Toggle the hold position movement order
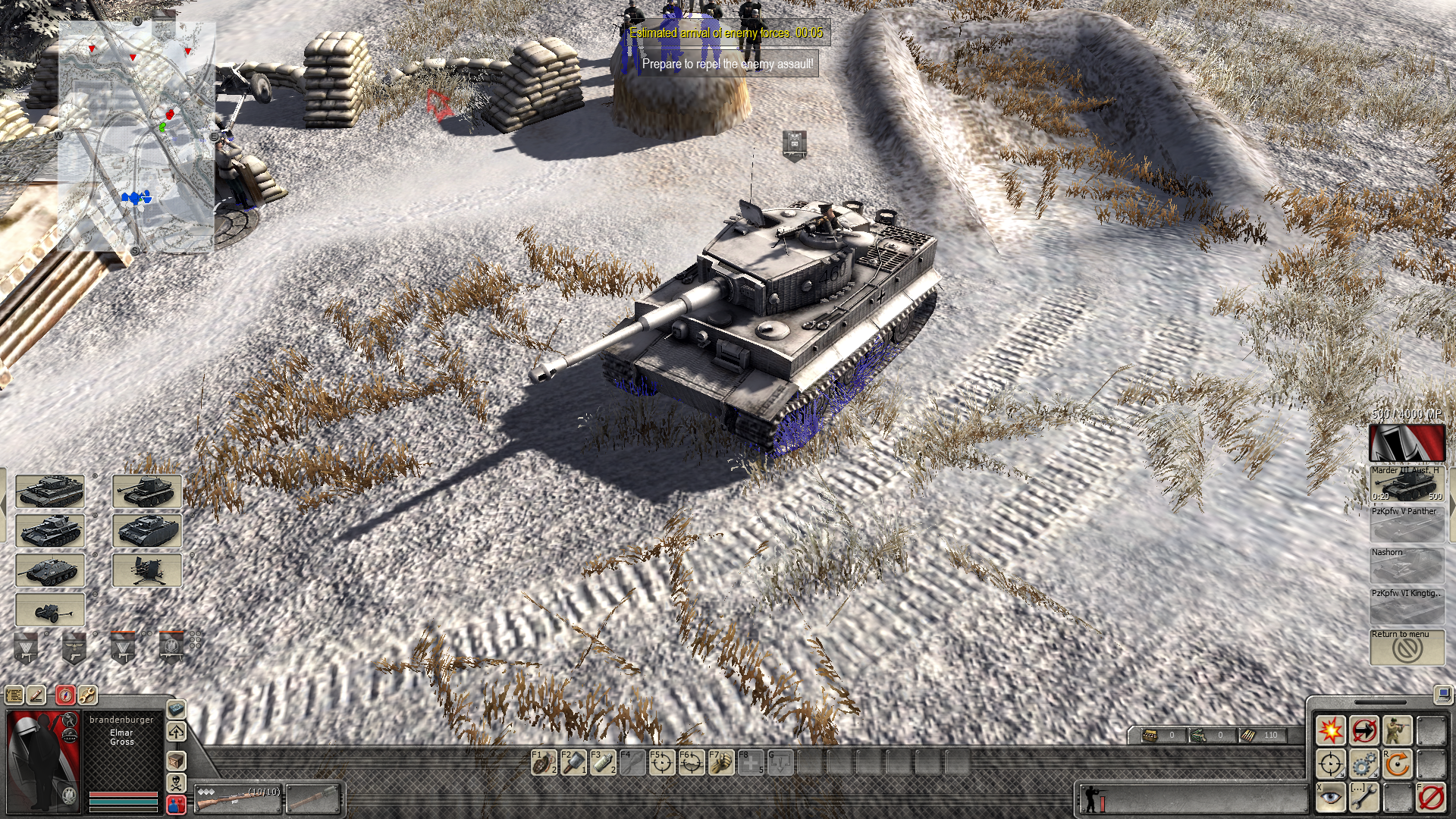This screenshot has height=819, width=1456. point(1363,731)
